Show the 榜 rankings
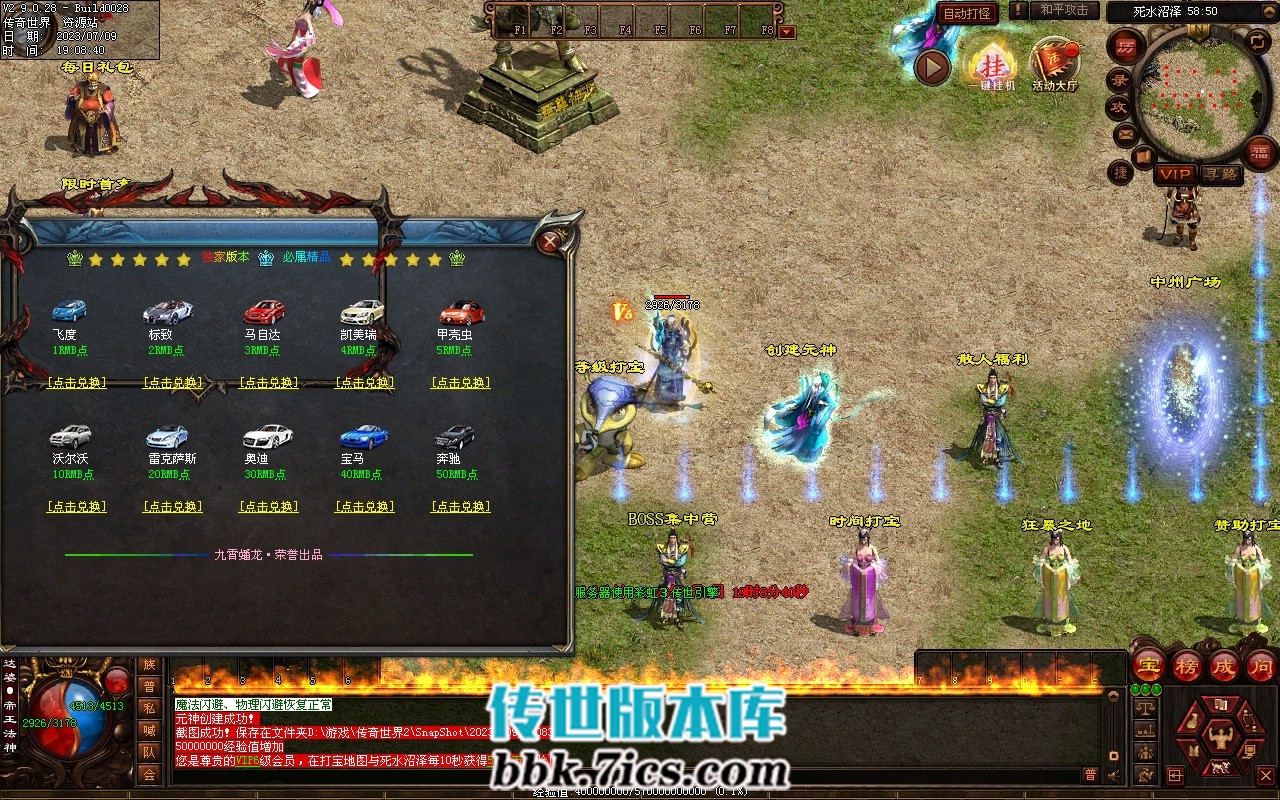 click(1187, 664)
